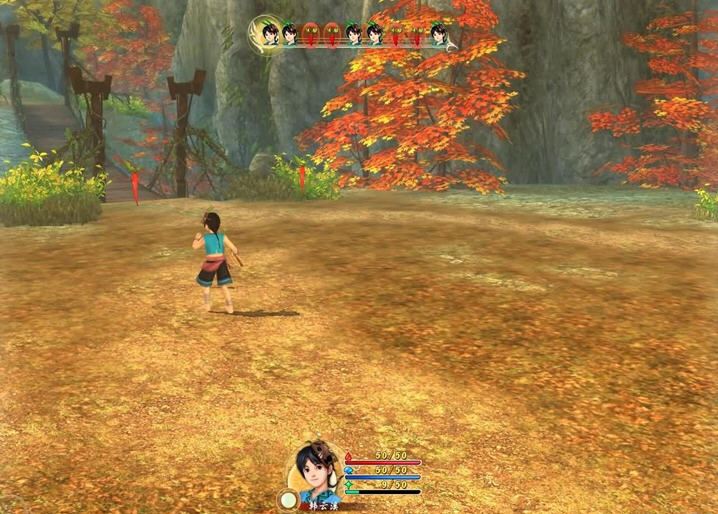
Task: Select the gold-ringed active portrait in the turn order
Action: coord(266,32)
